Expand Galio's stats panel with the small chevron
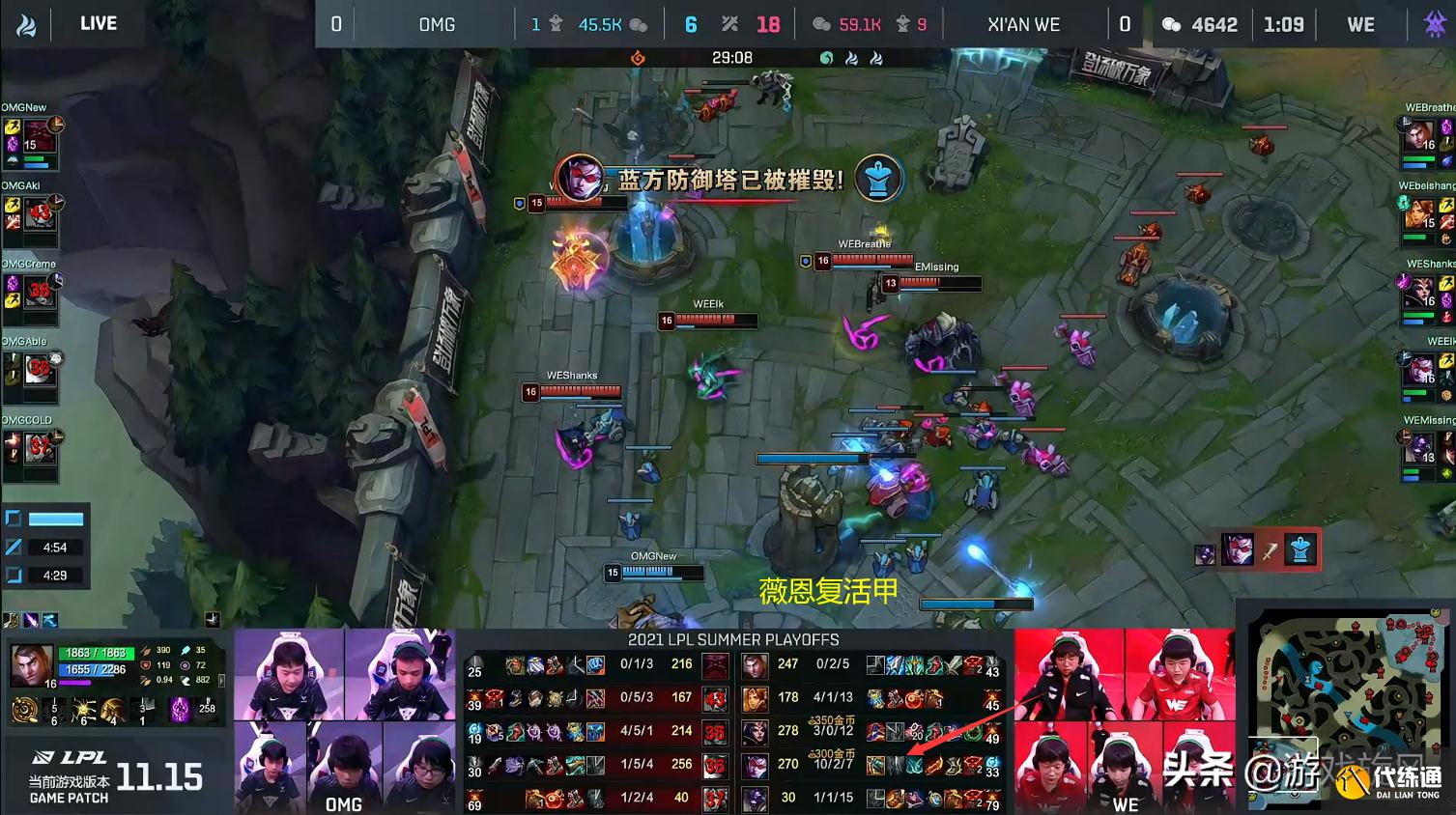Screen dimensions: 1456x815 coord(221,681)
